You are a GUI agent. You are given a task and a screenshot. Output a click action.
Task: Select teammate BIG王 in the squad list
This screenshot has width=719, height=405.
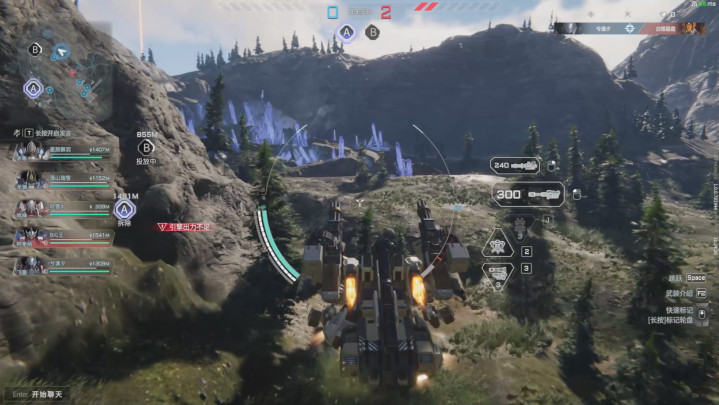(x=62, y=236)
